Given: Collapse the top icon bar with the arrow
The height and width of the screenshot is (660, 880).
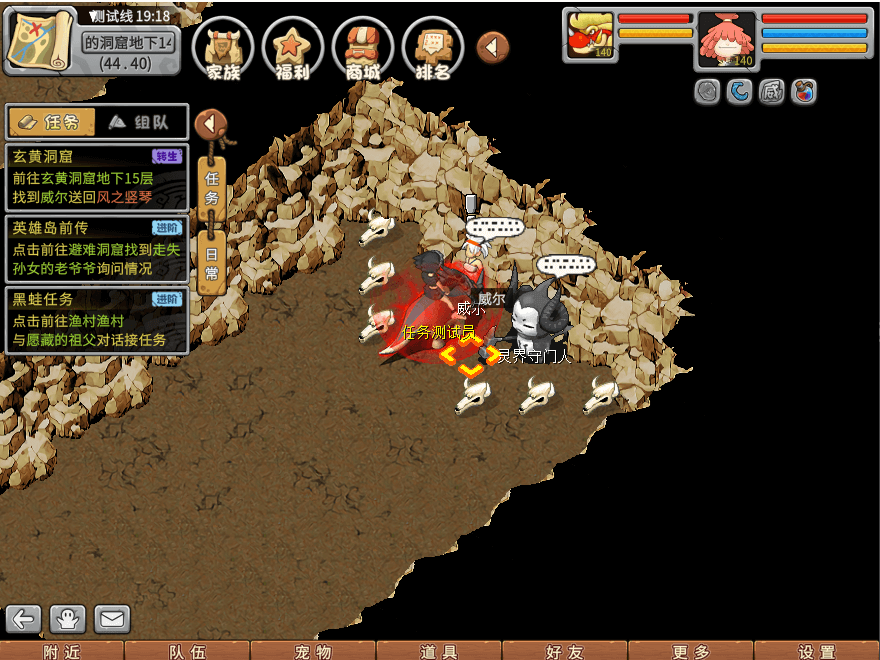Looking at the screenshot, I should point(493,46).
